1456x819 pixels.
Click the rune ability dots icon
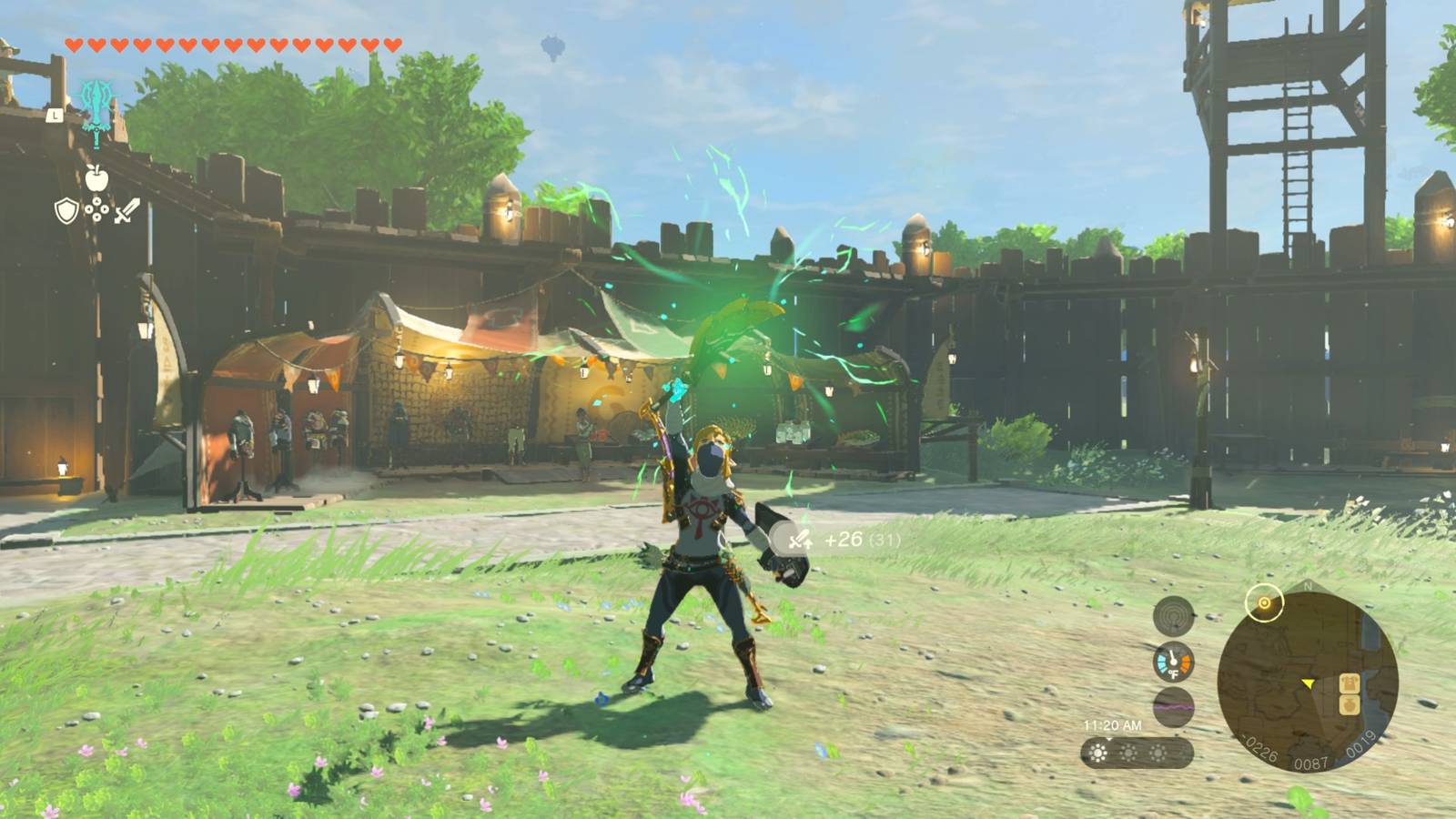point(96,209)
